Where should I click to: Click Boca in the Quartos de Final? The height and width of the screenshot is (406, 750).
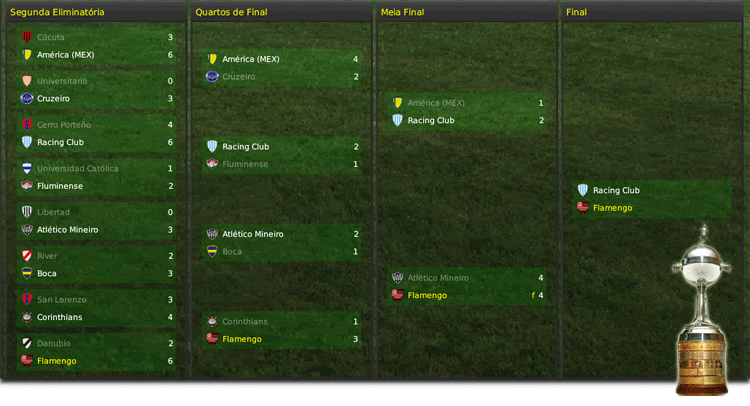point(232,252)
